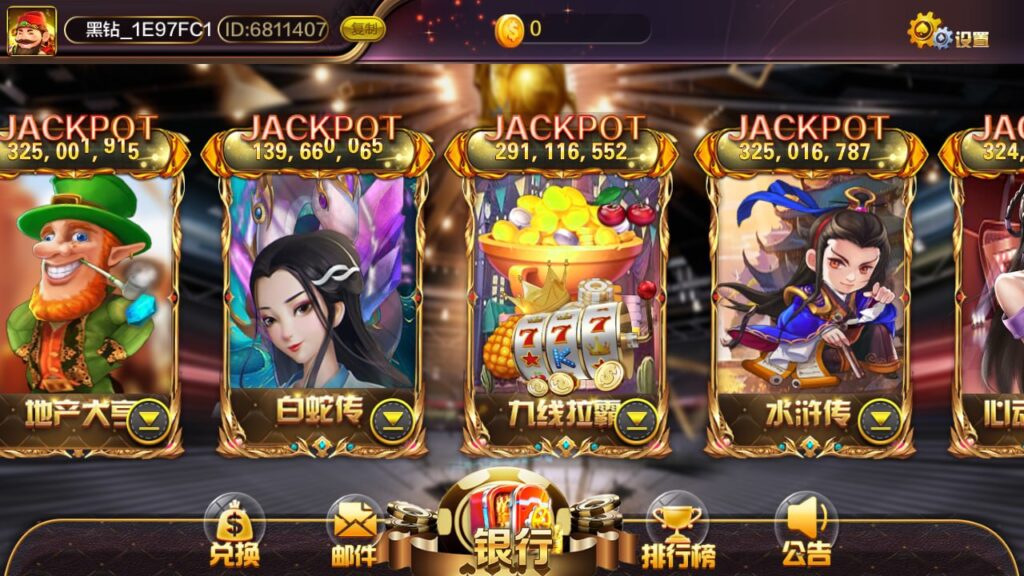Tap the gold coin balance icon

pos(509,30)
